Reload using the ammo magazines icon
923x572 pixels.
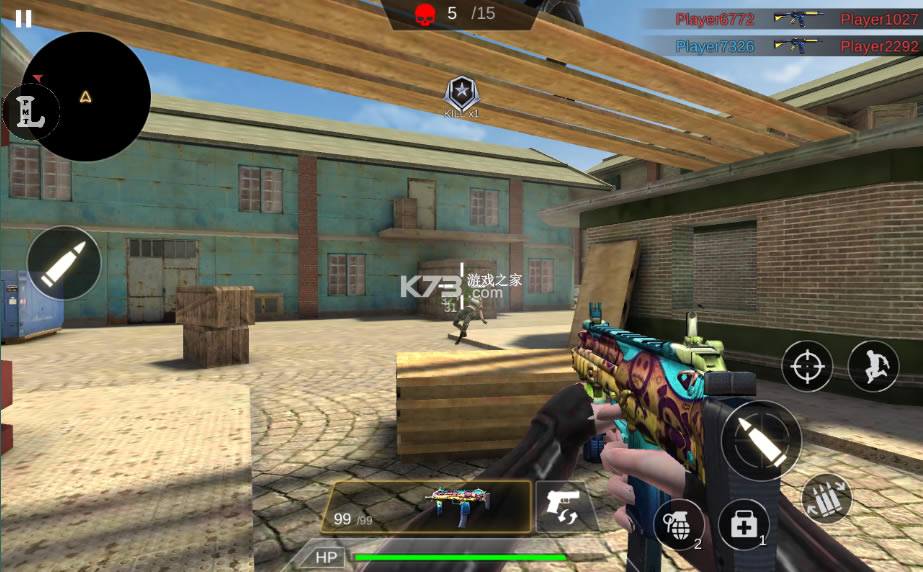(826, 498)
